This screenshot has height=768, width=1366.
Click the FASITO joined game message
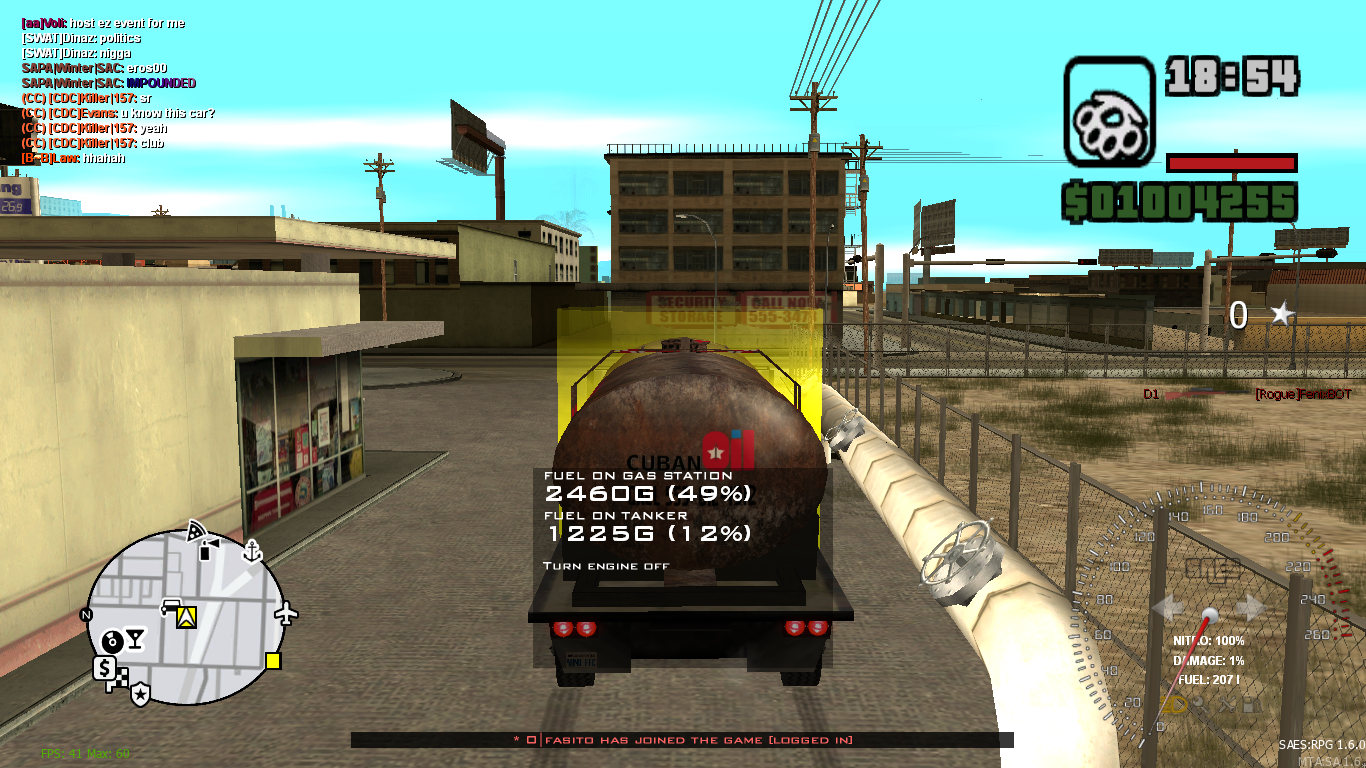(683, 741)
